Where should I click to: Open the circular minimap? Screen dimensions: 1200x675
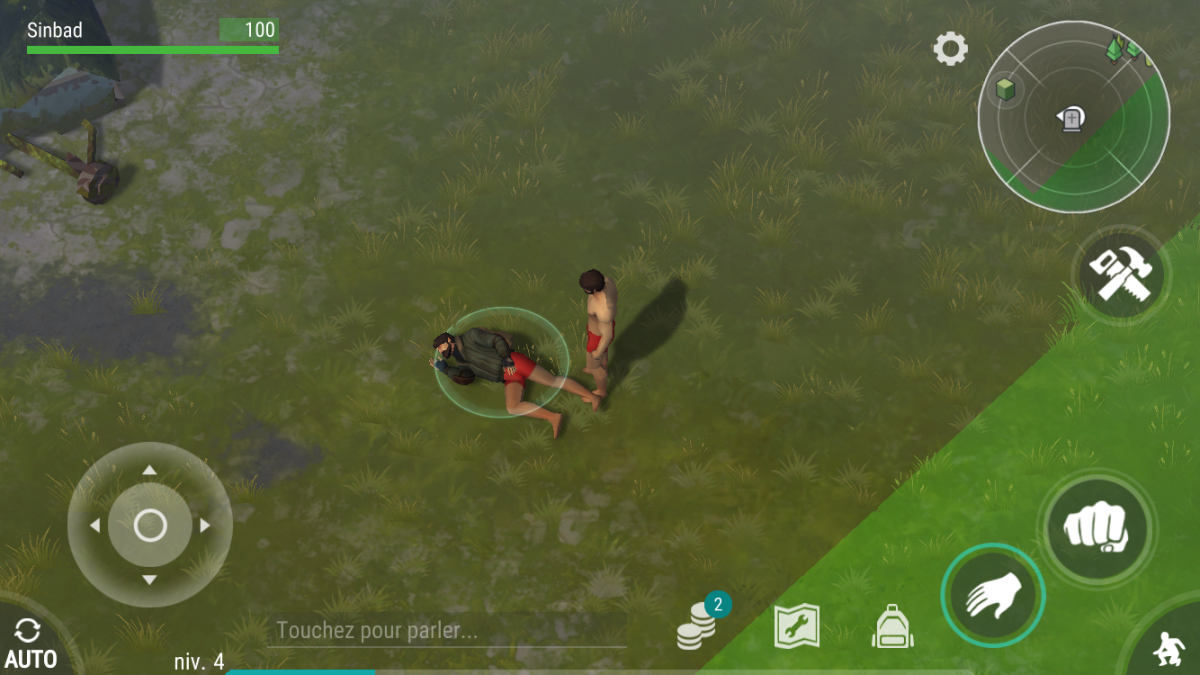click(x=1073, y=118)
